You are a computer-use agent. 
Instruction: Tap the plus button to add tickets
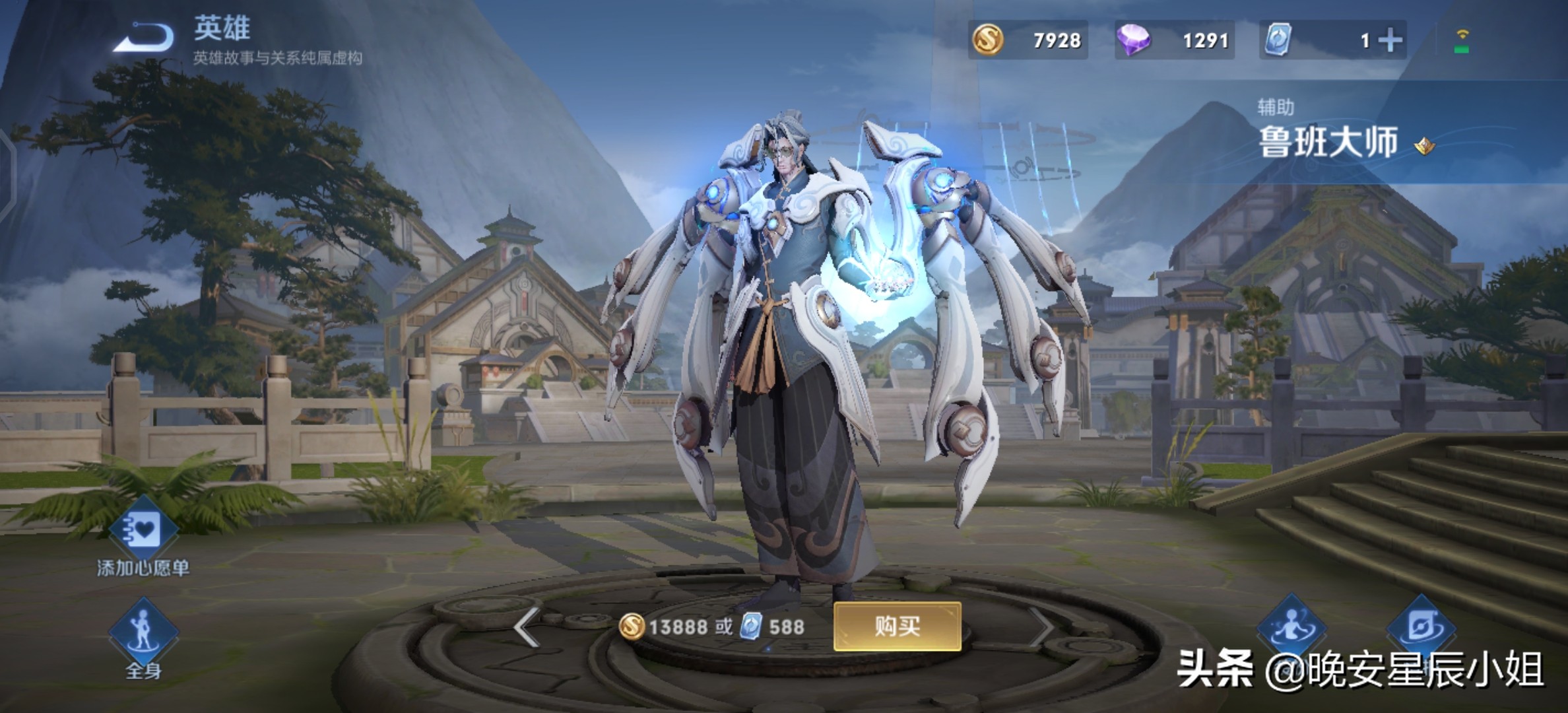point(1390,41)
